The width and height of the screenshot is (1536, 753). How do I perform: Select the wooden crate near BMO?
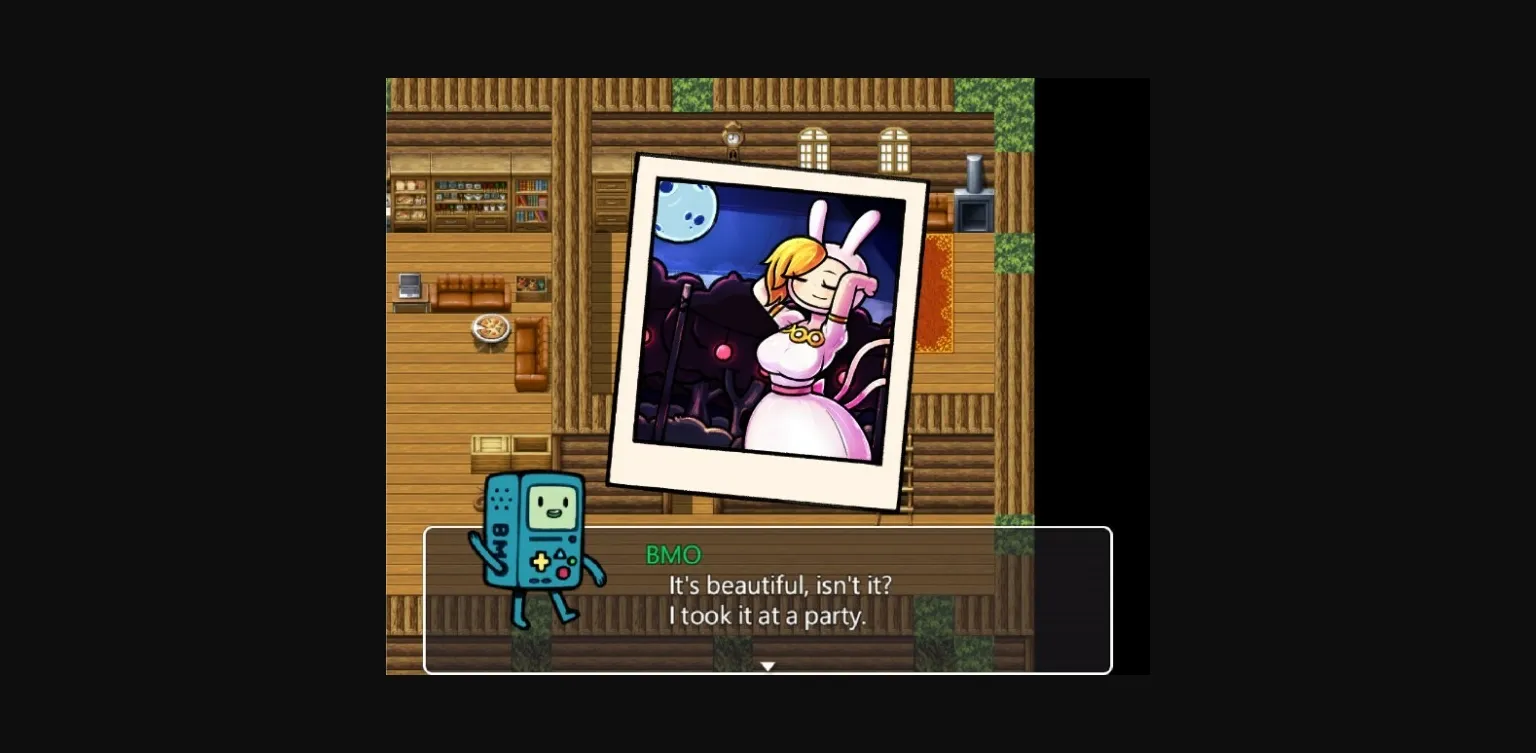coord(489,446)
